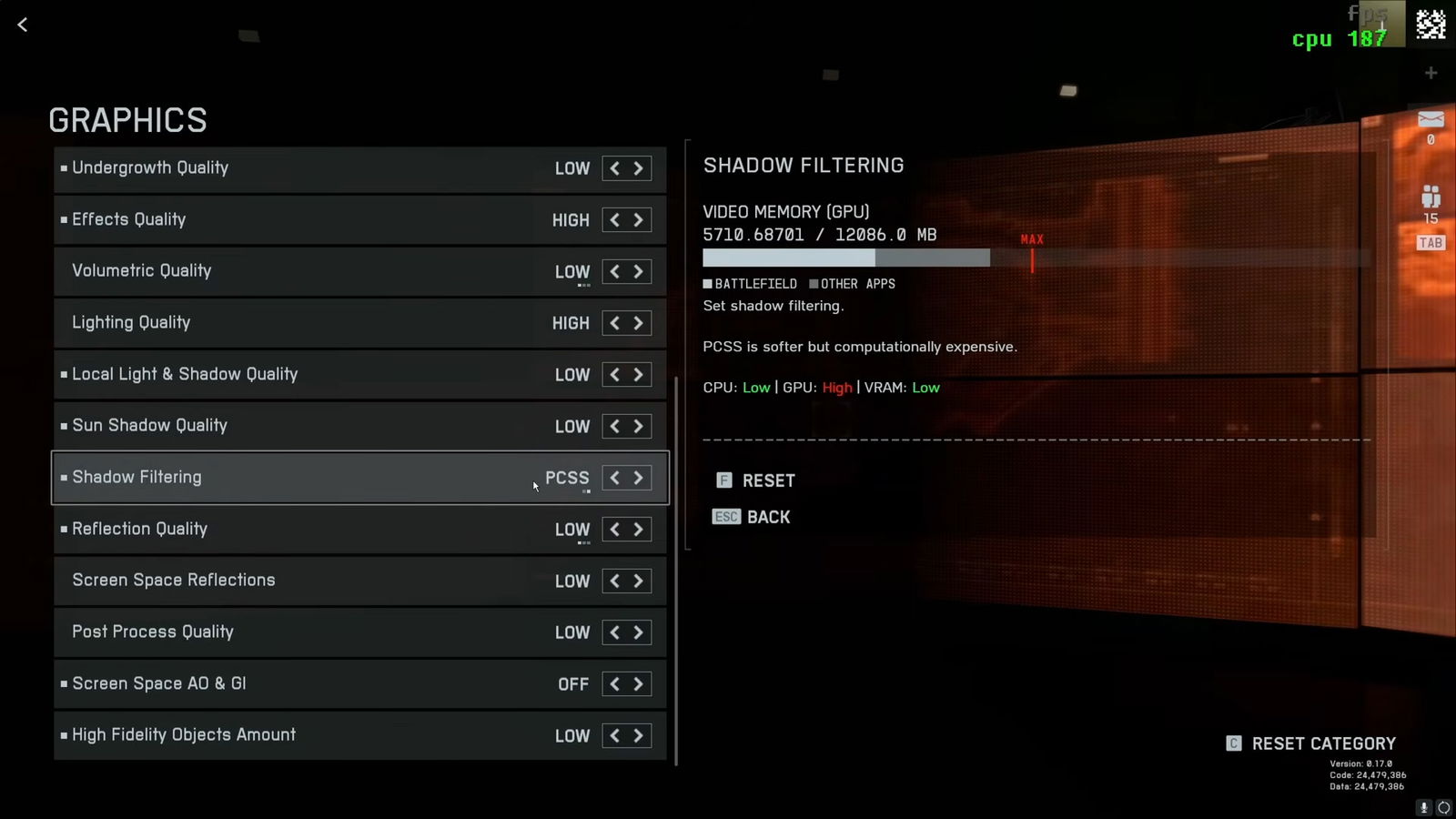Image resolution: width=1456 pixels, height=819 pixels.
Task: Click right arrow to change Shadow Filtering
Action: click(x=640, y=477)
